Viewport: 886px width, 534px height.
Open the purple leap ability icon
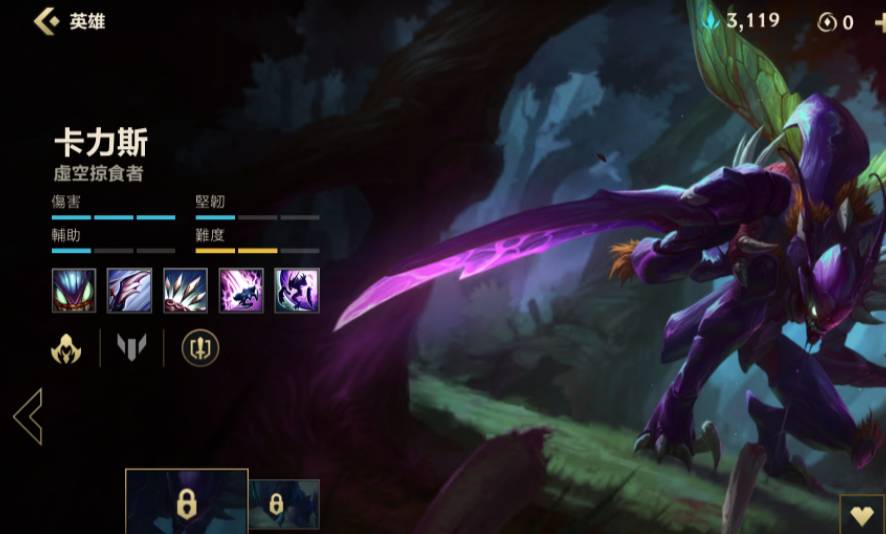241,290
